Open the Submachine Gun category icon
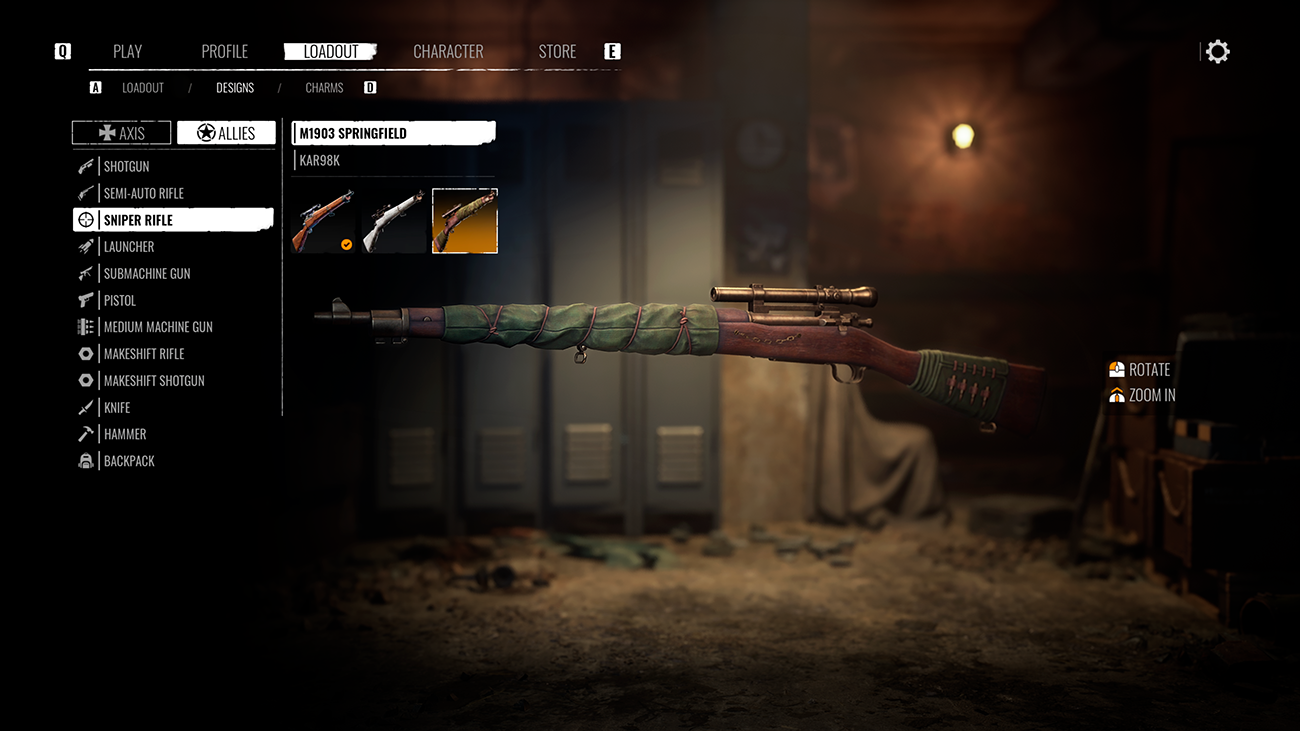Screen dimensions: 1300x731 click(x=86, y=273)
